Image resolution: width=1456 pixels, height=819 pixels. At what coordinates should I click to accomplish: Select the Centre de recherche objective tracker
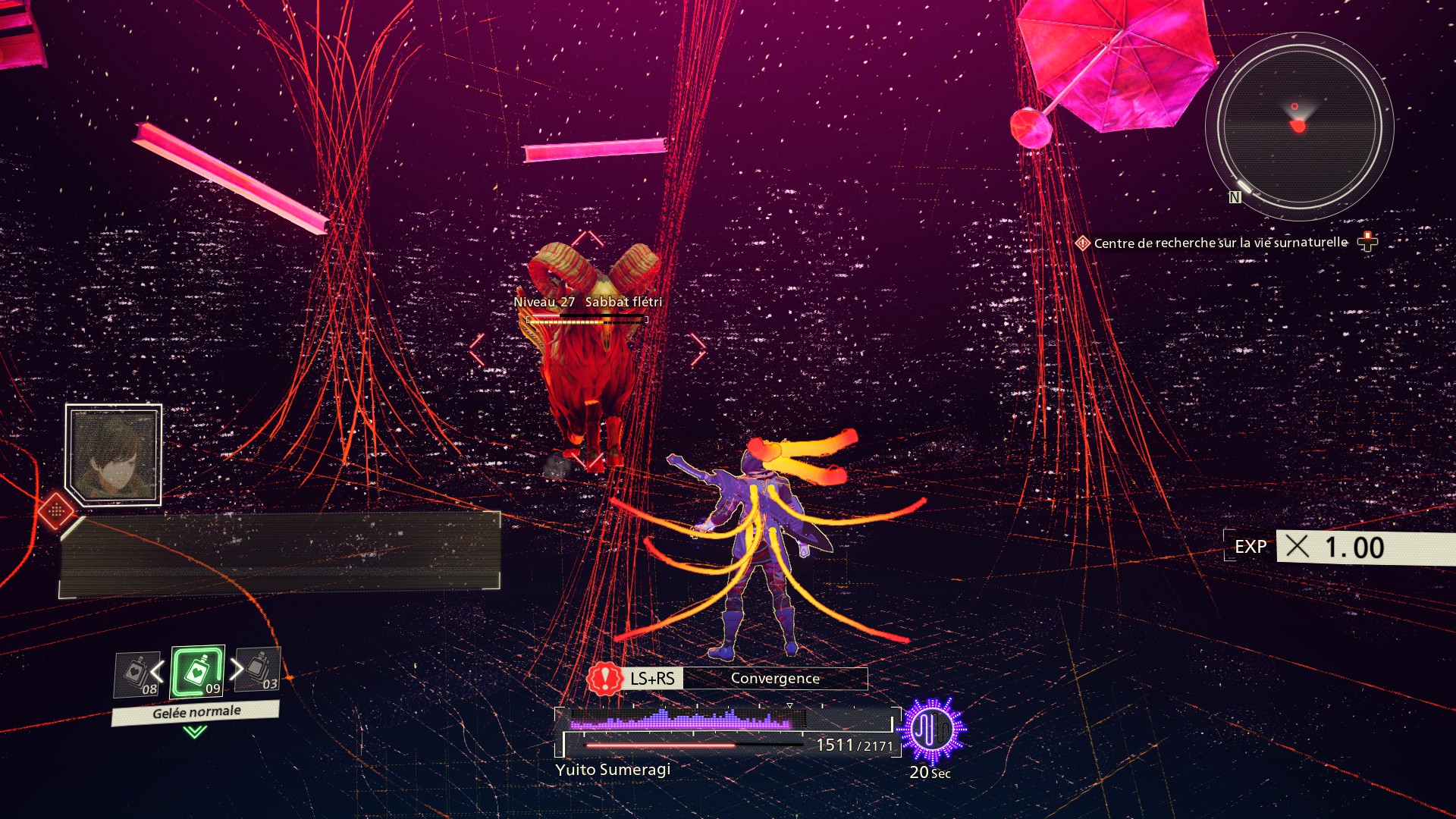point(1220,243)
